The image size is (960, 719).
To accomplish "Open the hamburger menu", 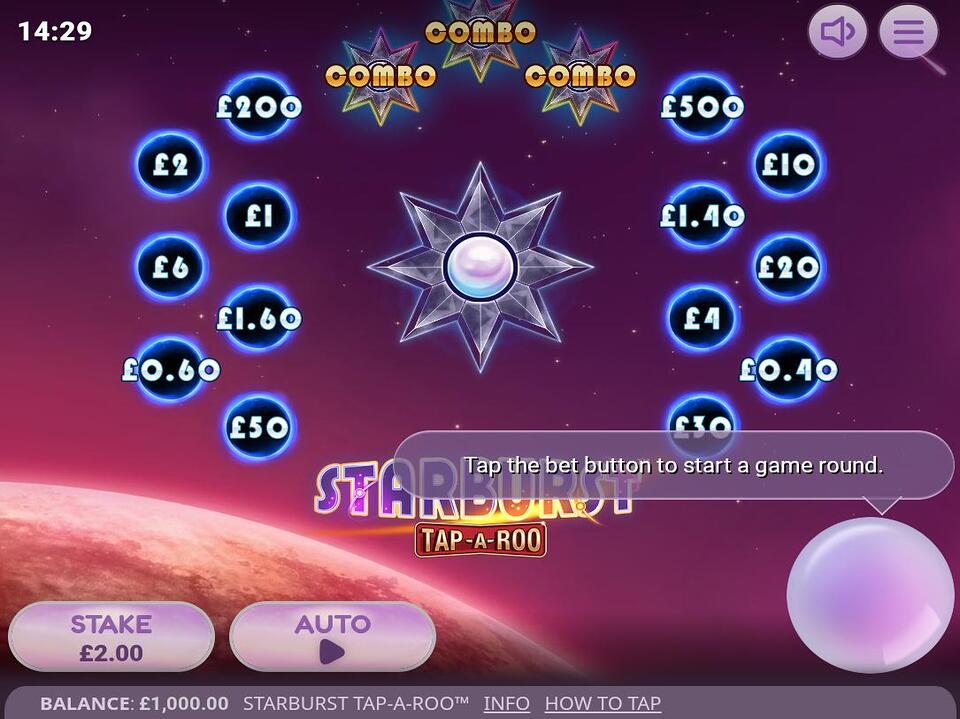I will coord(908,32).
